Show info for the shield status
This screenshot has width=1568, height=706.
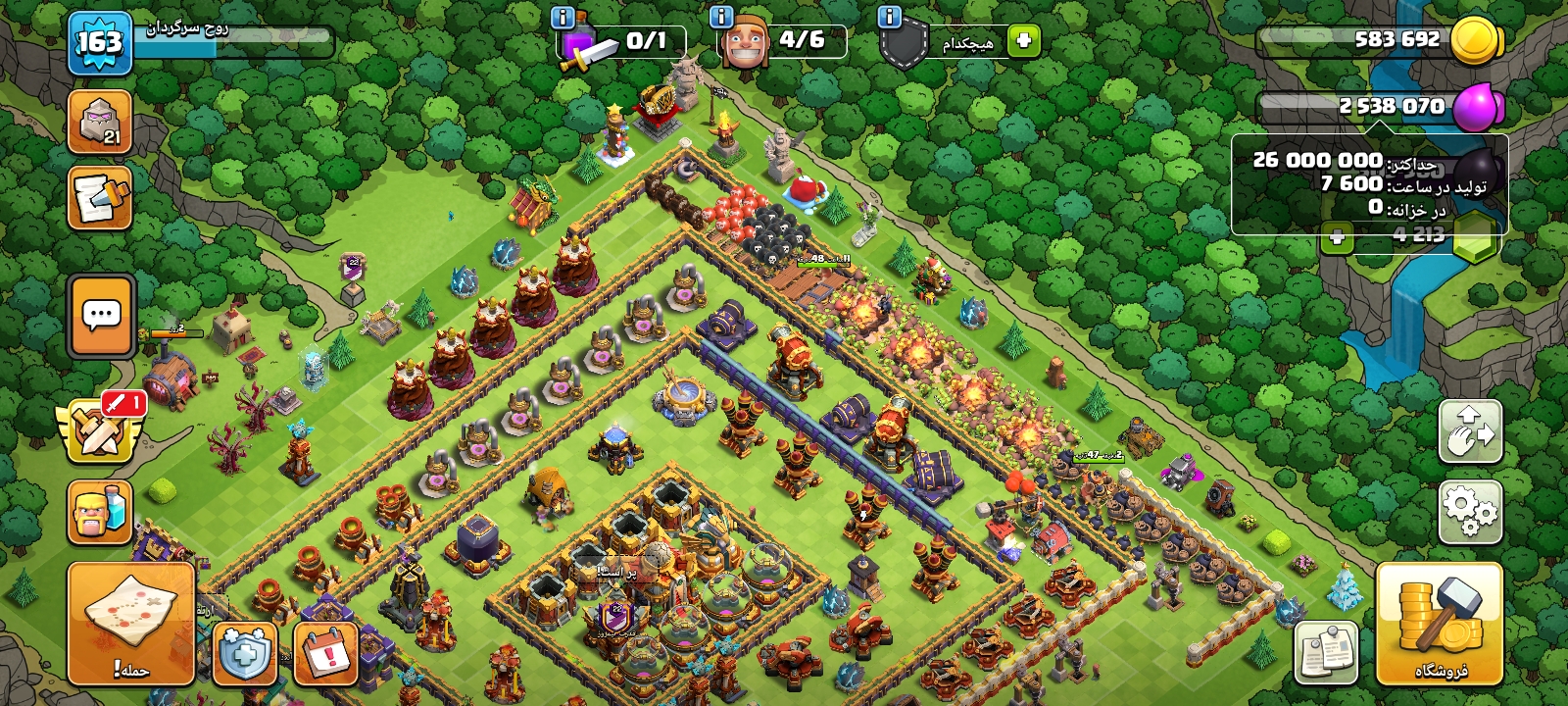coord(889,17)
